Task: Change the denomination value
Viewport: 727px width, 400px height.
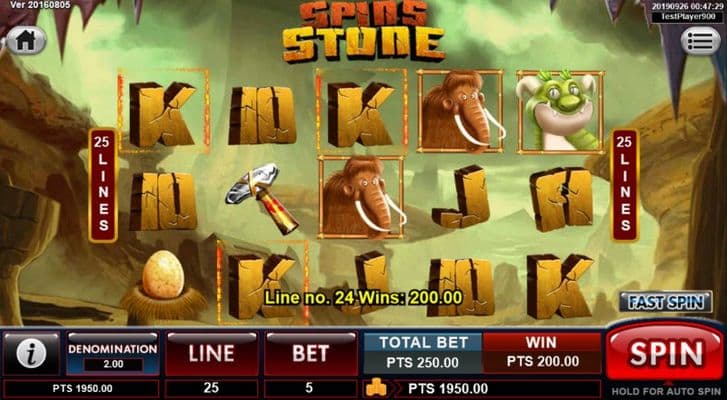Action: (112, 355)
